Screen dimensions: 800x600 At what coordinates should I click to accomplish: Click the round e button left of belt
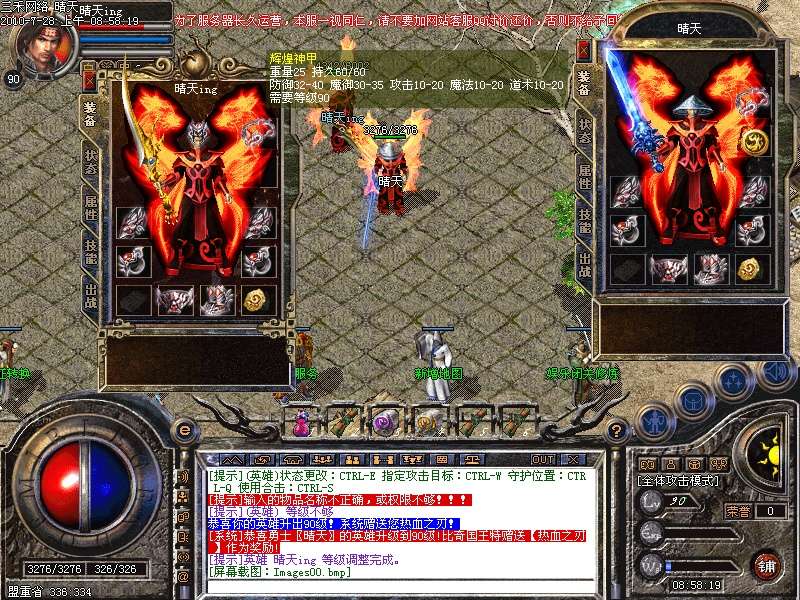pos(183,429)
